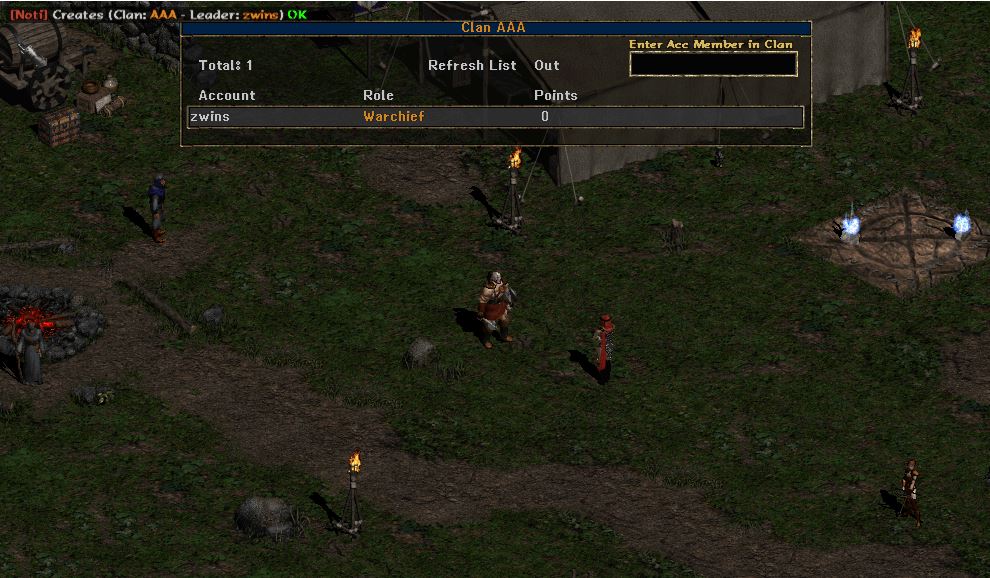The height and width of the screenshot is (578, 990).
Task: Select the zwins member row
Action: coord(496,117)
